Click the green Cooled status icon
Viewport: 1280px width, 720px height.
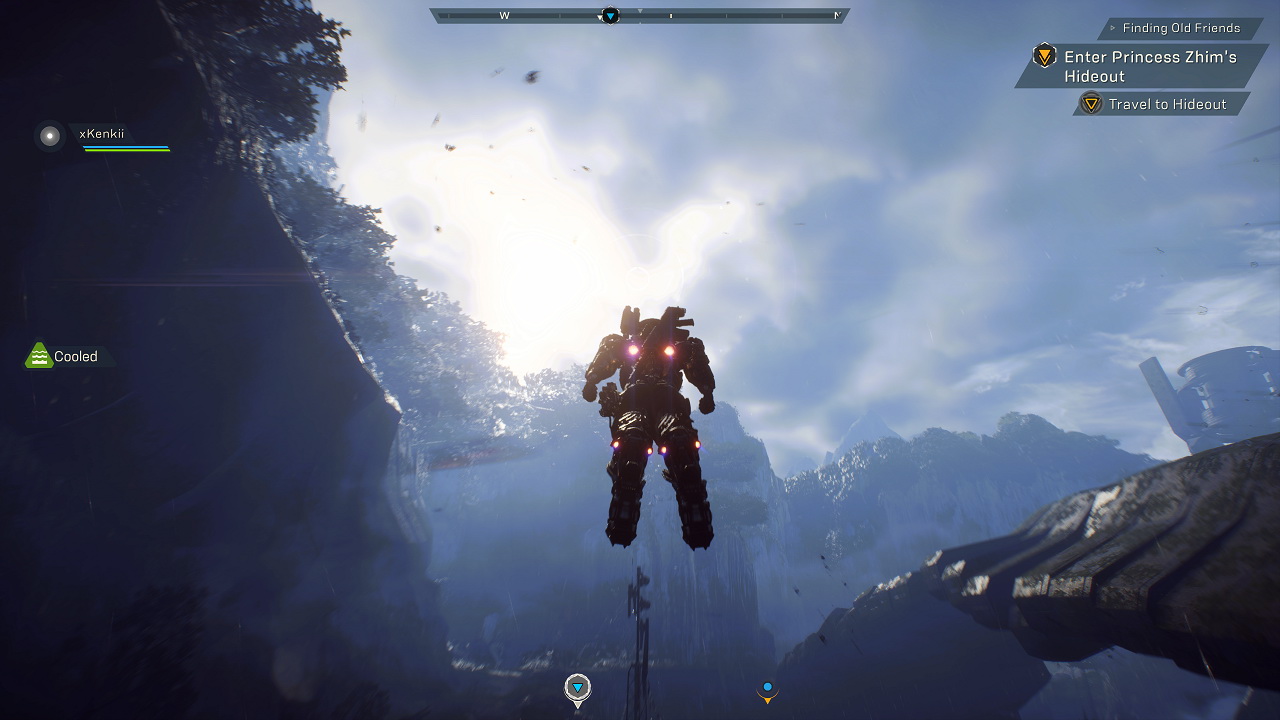[38, 356]
